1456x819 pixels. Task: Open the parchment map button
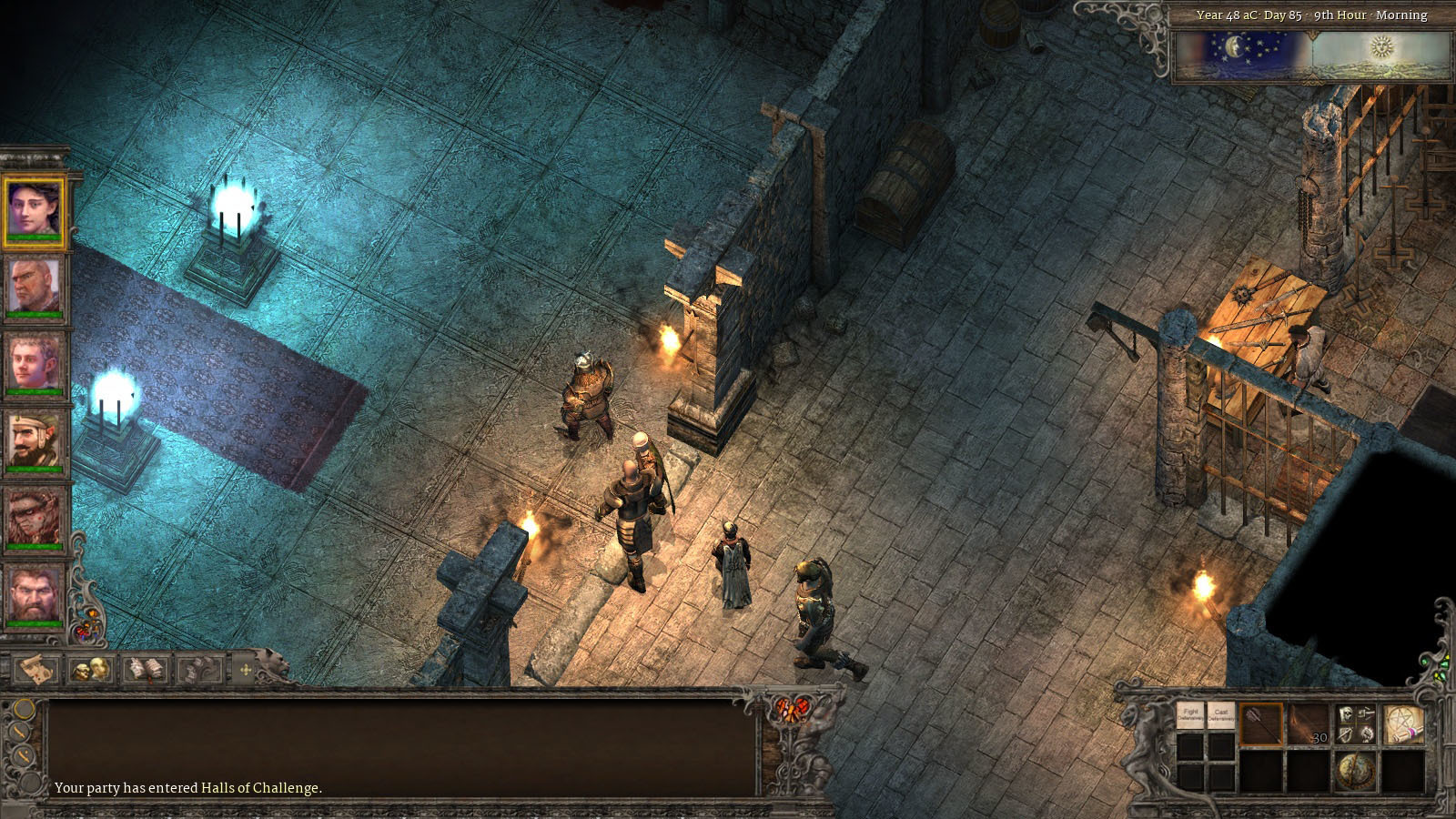(36, 670)
